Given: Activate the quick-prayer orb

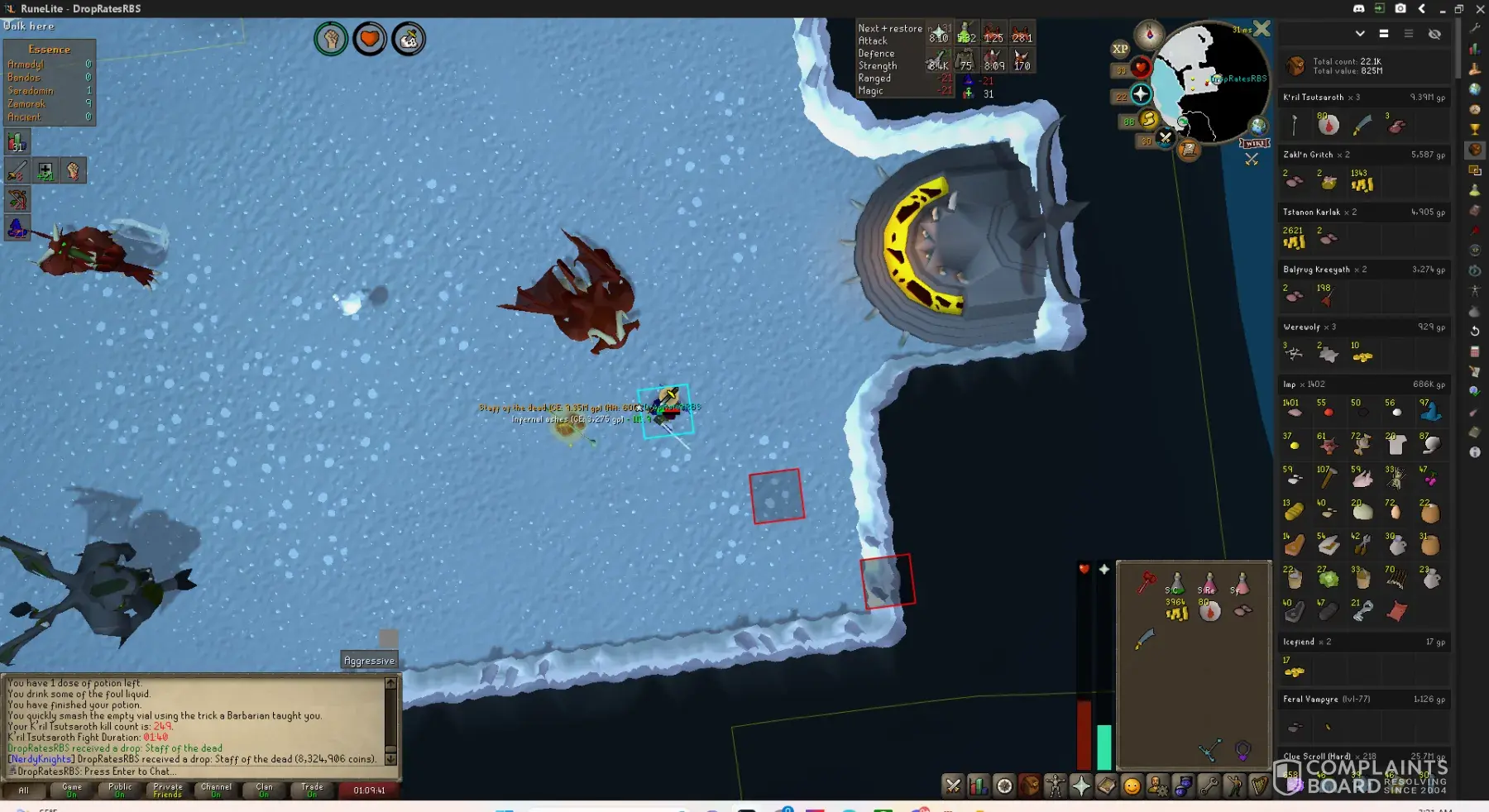Looking at the screenshot, I should (1141, 93).
